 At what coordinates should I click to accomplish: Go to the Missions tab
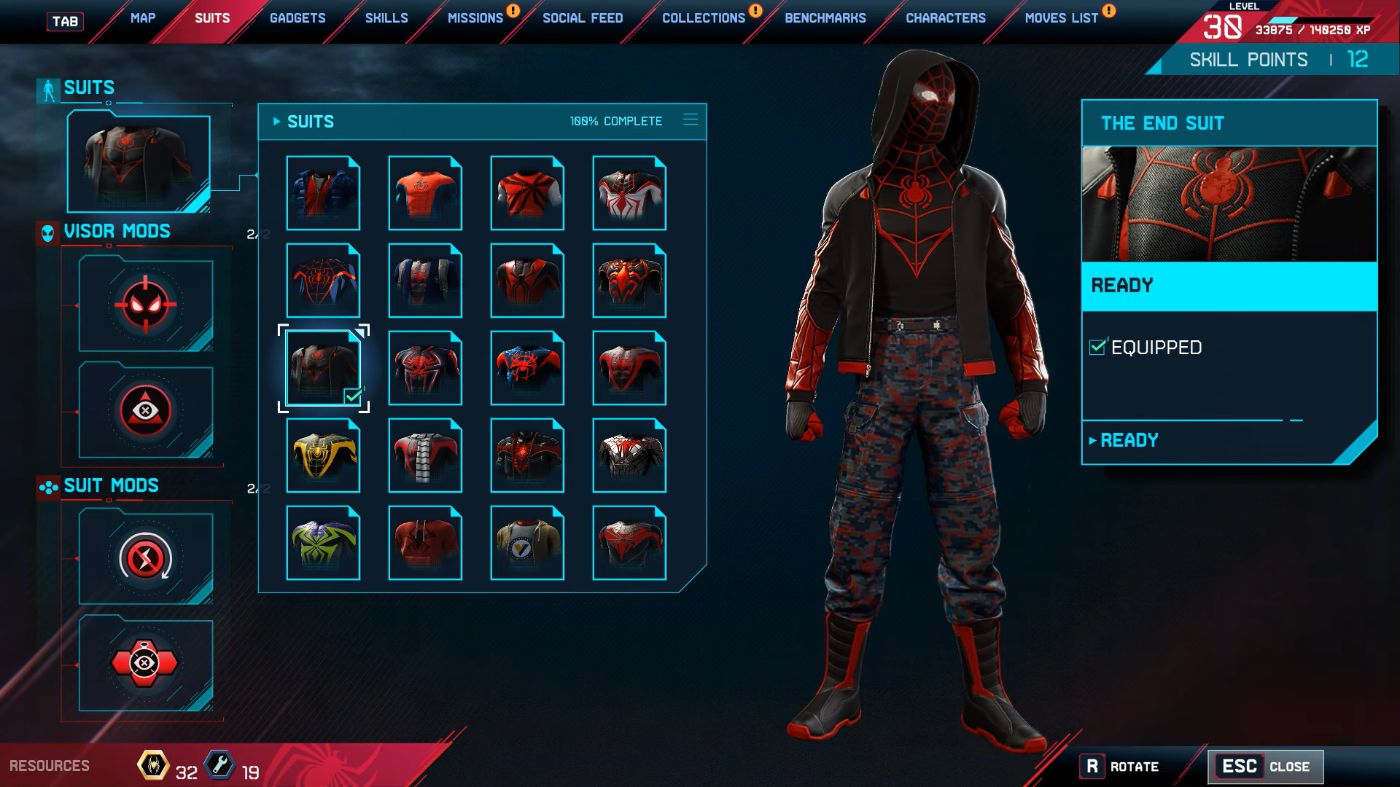(475, 18)
